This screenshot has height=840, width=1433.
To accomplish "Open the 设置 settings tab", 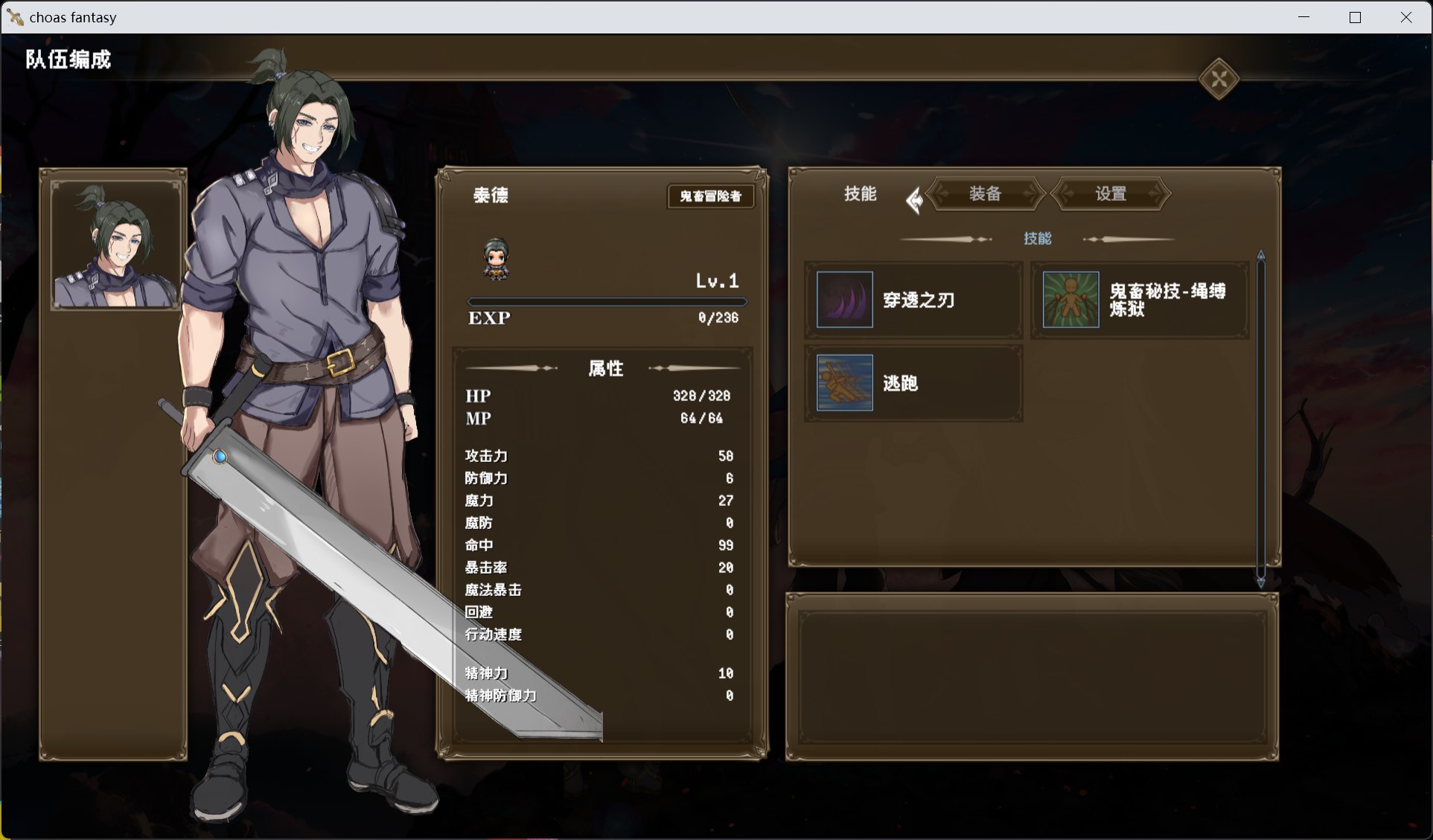I will point(1111,194).
